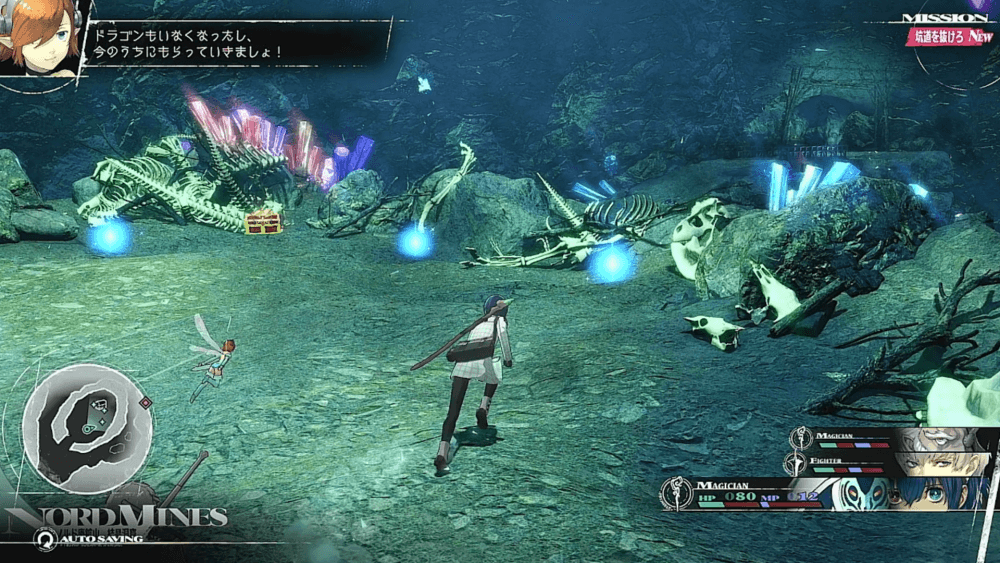Click the red marker on the minimap edge
This screenshot has width=1000, height=563.
(x=146, y=403)
